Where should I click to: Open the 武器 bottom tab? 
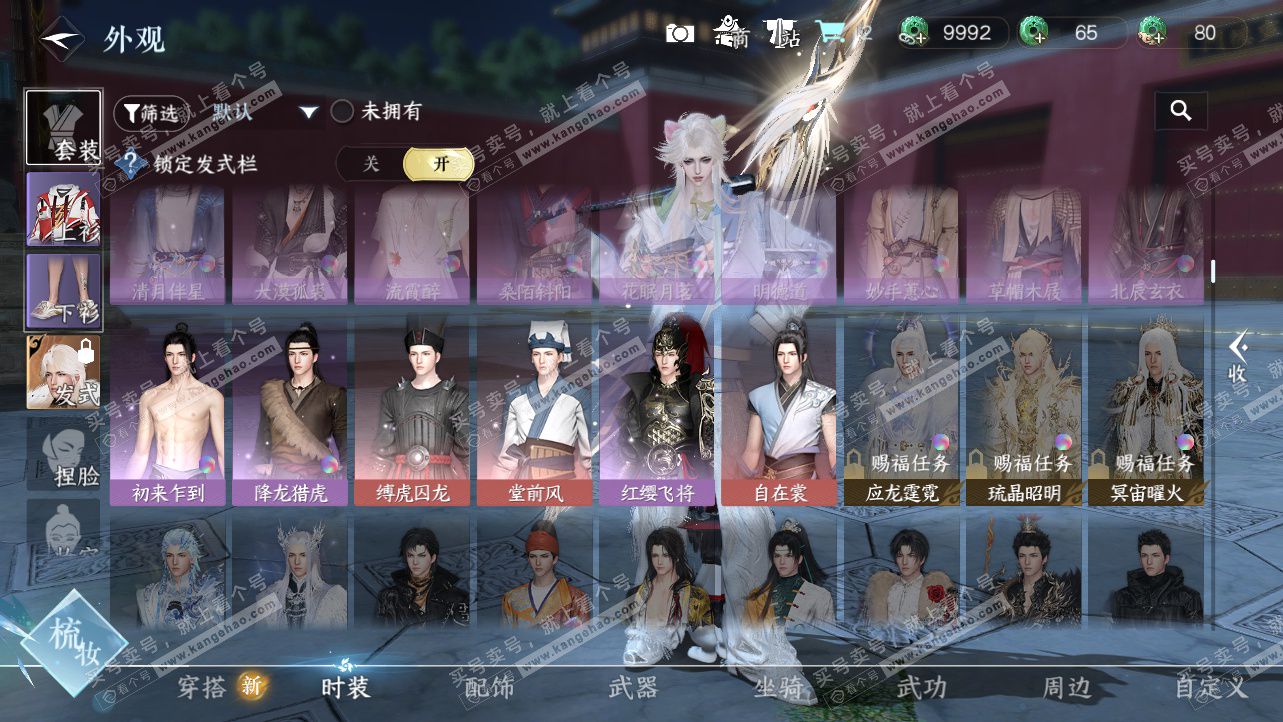click(x=633, y=687)
